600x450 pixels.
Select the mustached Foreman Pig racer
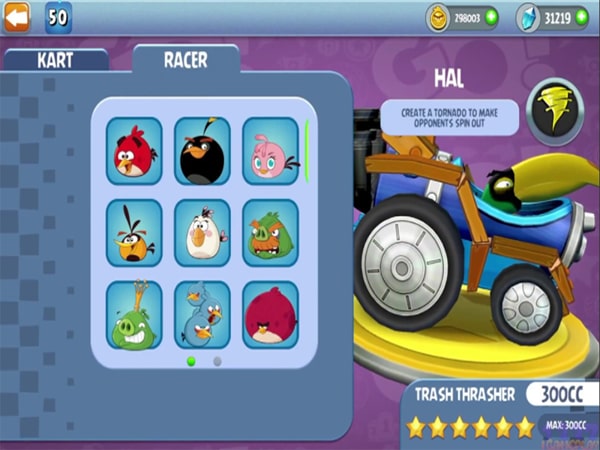click(x=270, y=233)
